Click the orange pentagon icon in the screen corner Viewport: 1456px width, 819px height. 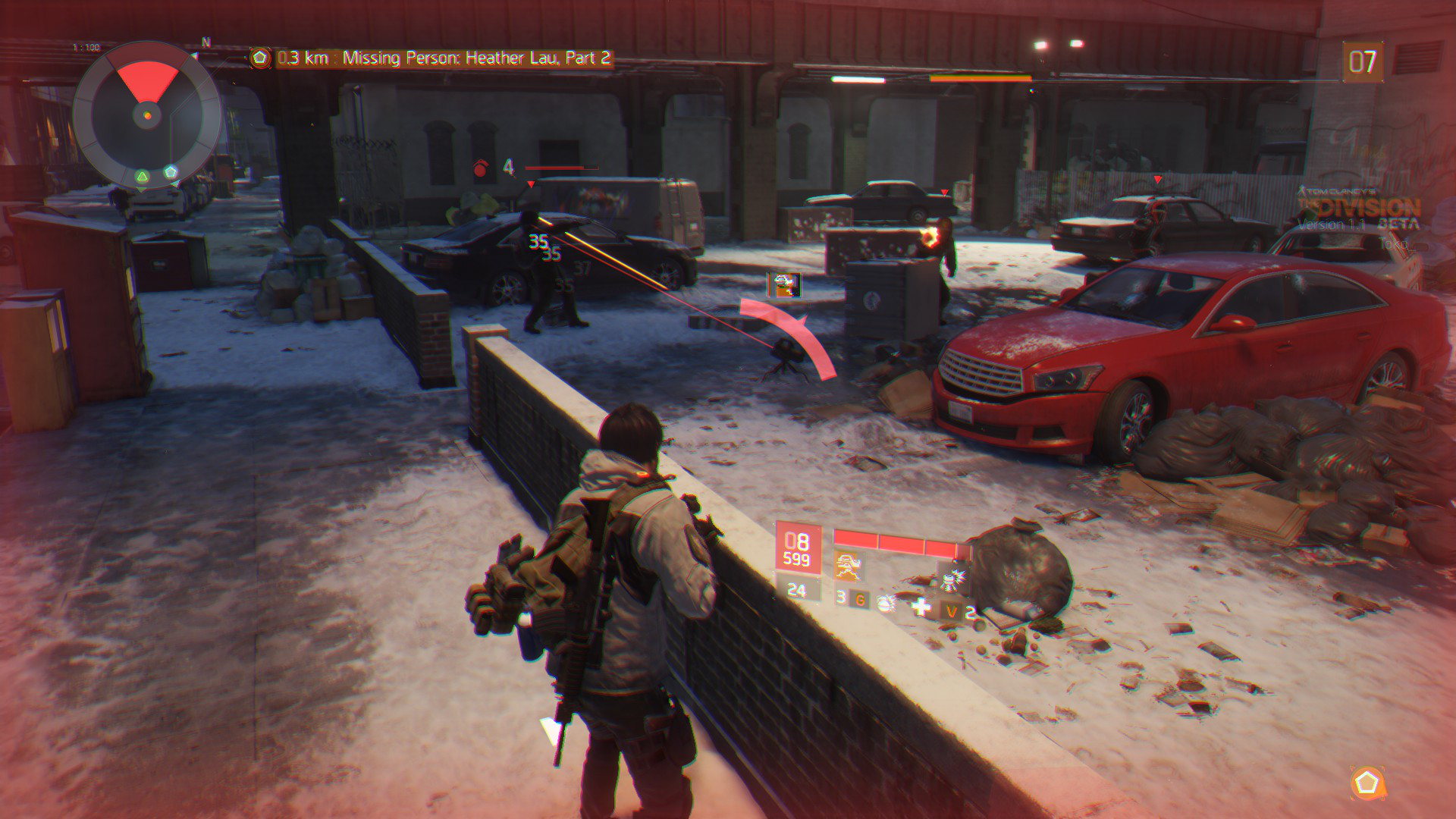(1367, 783)
